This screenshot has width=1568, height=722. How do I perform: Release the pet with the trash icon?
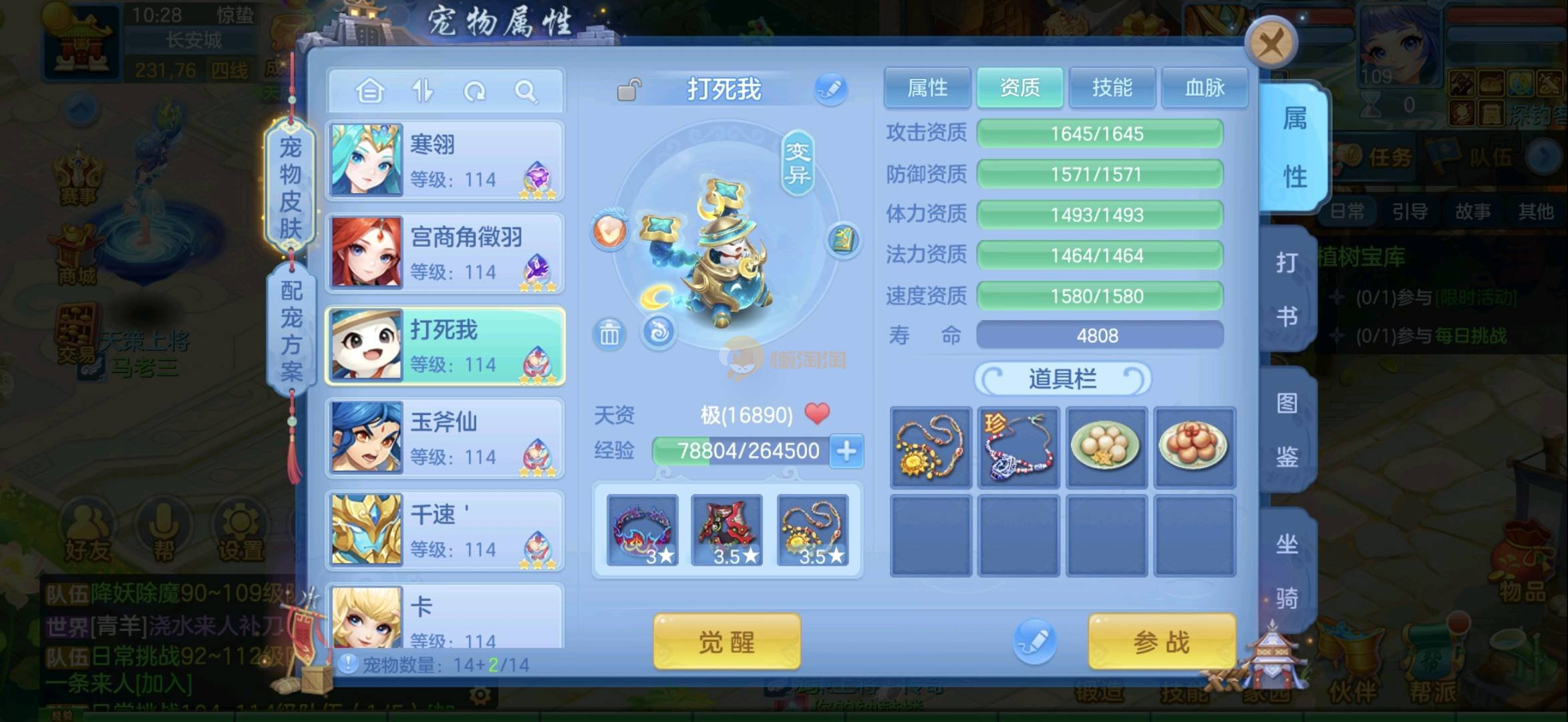coord(609,333)
